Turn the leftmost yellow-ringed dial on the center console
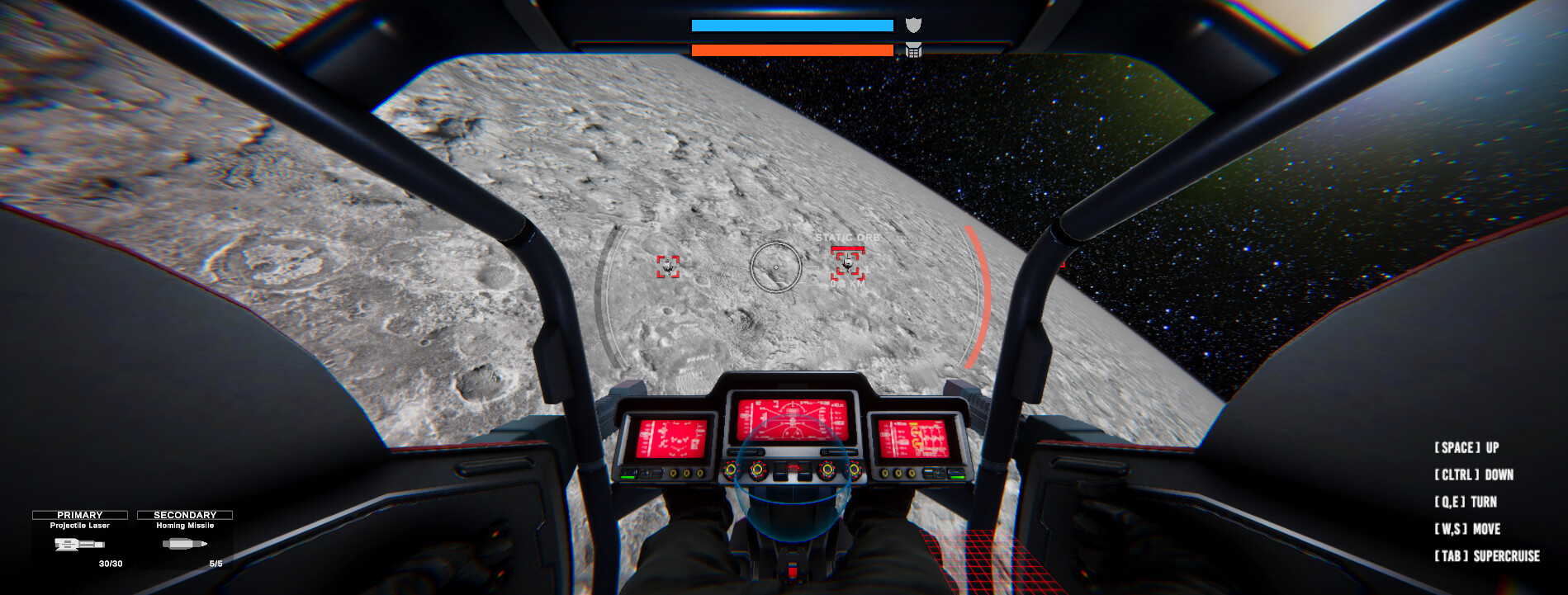 pos(731,470)
